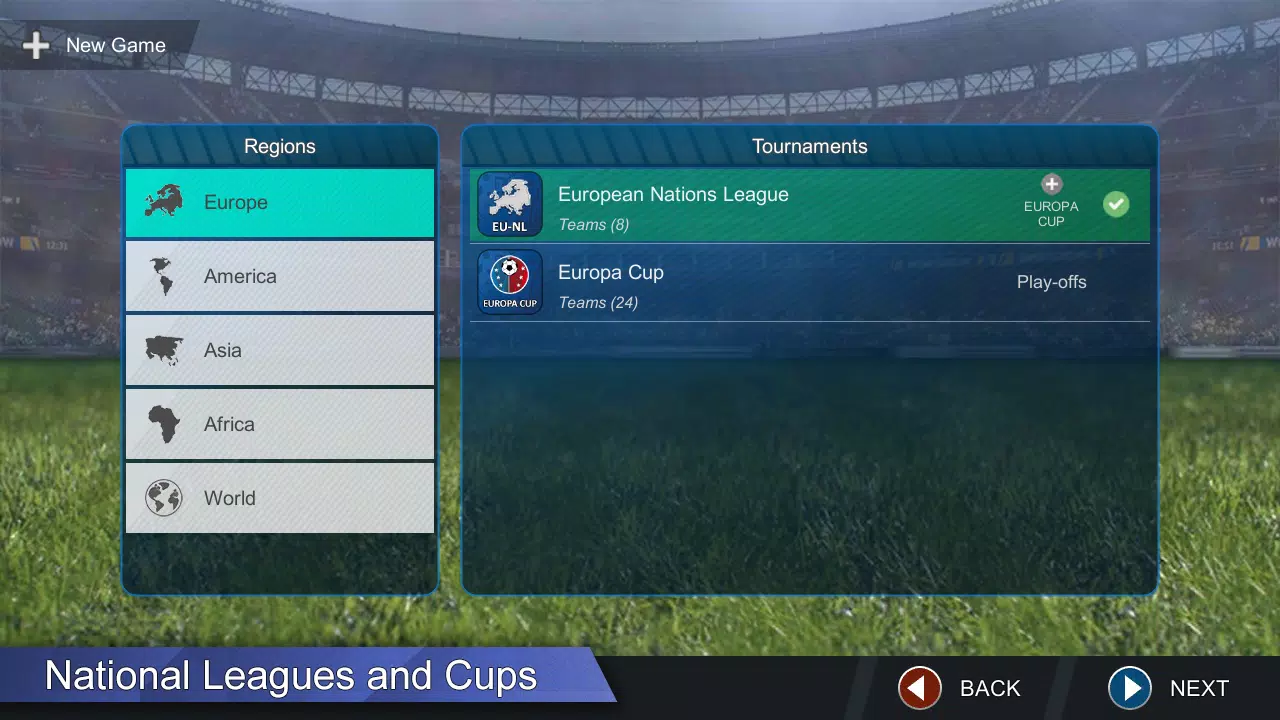
Task: Click the plus icon on New Game banner
Action: pyautogui.click(x=35, y=45)
